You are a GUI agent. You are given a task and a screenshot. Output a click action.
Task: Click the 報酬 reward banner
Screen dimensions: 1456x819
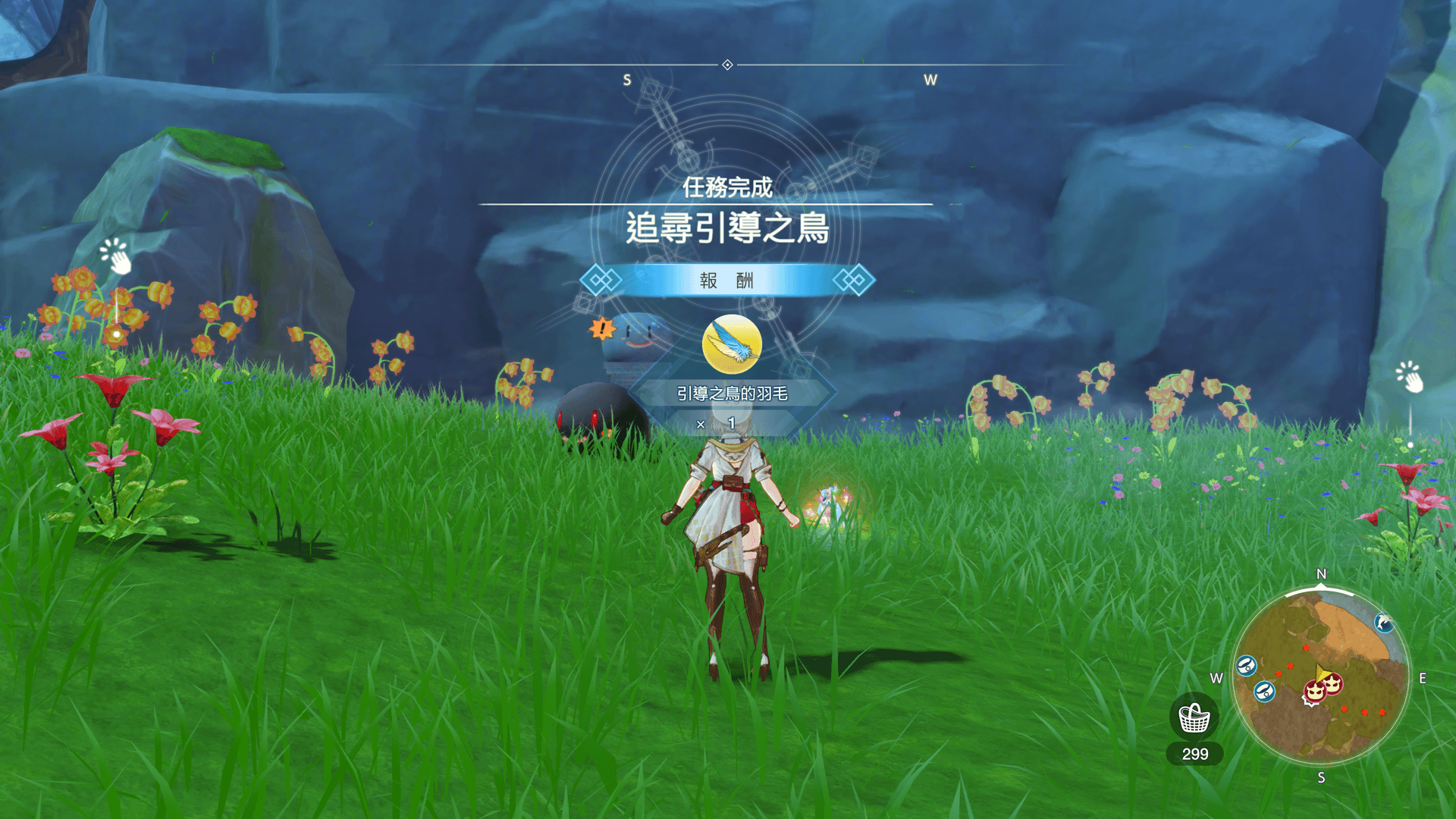[x=726, y=281]
